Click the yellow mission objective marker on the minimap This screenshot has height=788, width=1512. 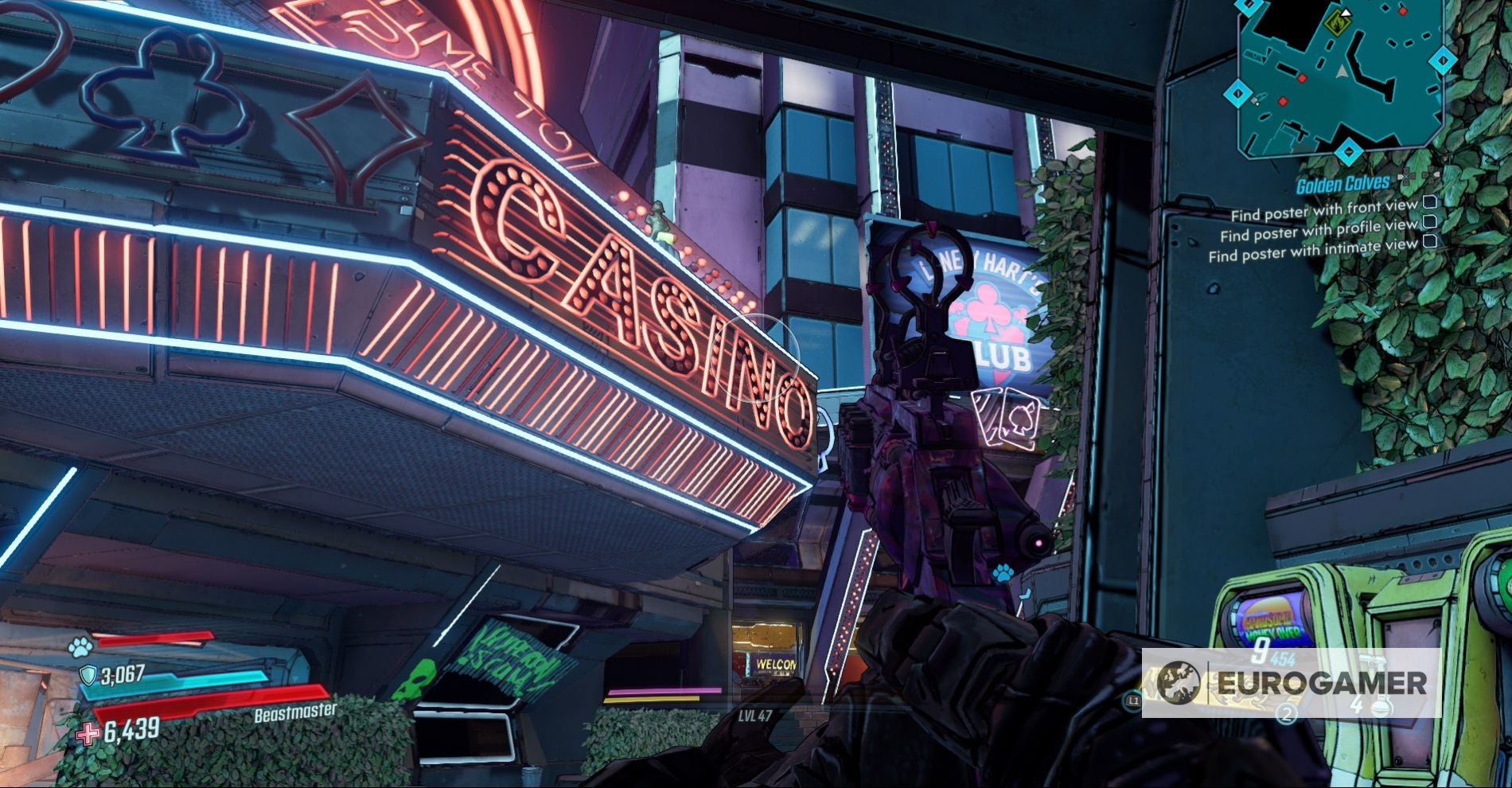[1339, 22]
